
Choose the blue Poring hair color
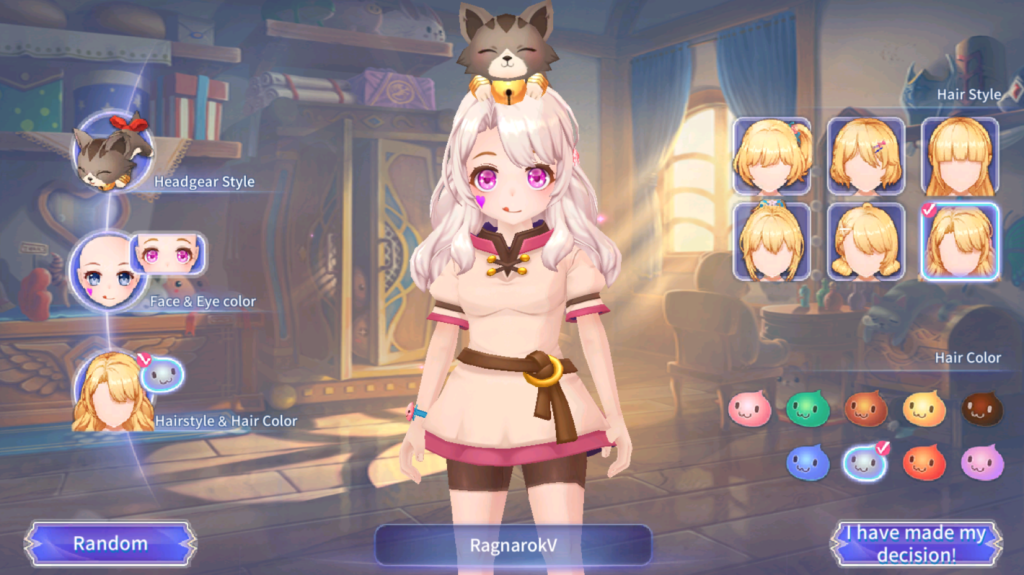[808, 462]
